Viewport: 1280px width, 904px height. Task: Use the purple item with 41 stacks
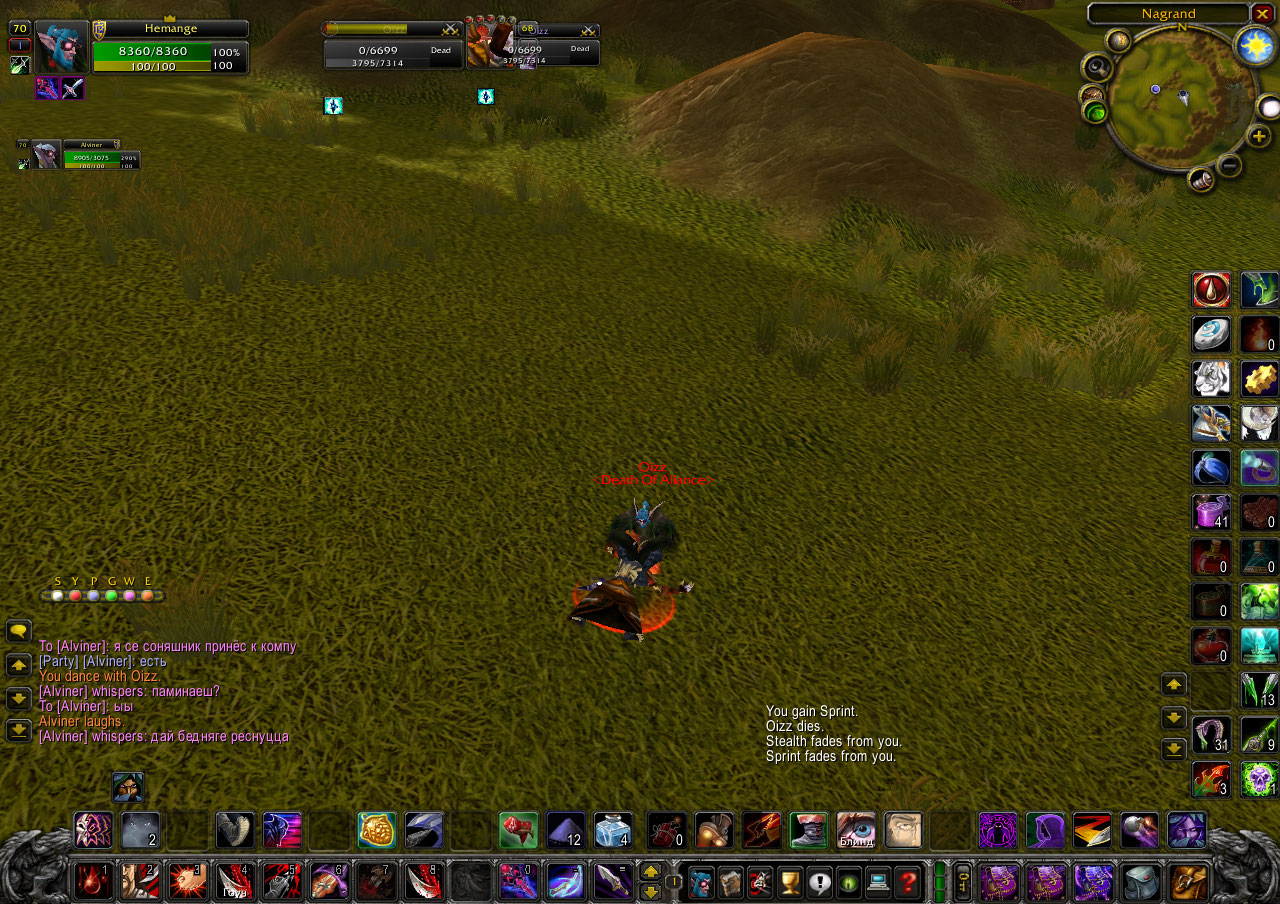click(1211, 513)
